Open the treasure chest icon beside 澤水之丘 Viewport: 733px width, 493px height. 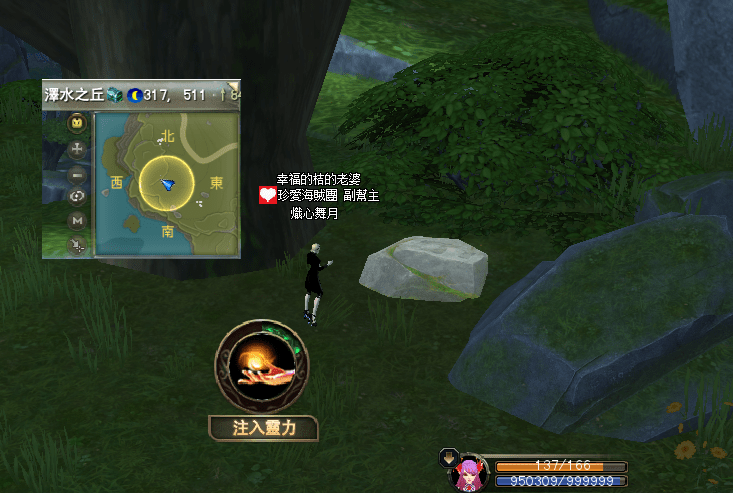(113, 95)
